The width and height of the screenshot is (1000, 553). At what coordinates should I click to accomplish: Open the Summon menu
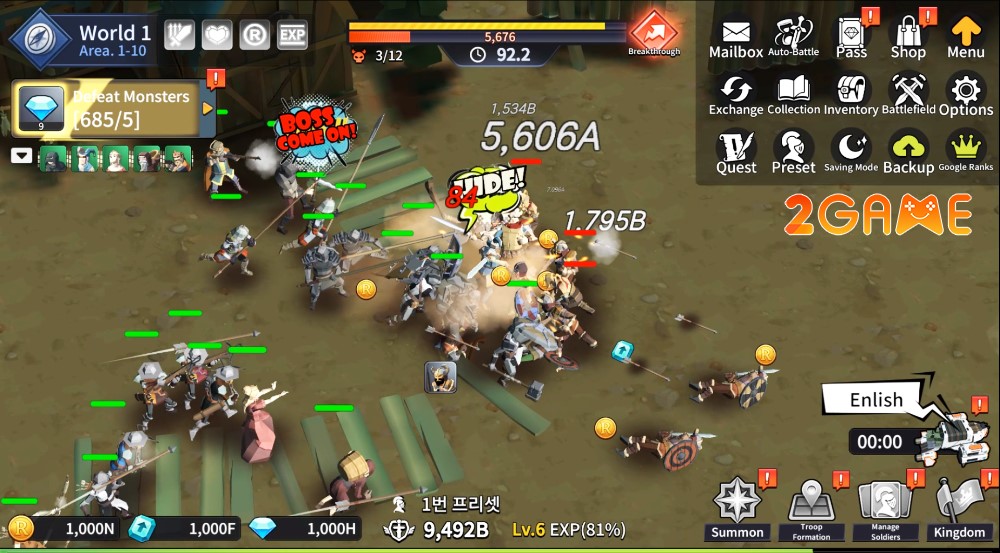pyautogui.click(x=738, y=507)
